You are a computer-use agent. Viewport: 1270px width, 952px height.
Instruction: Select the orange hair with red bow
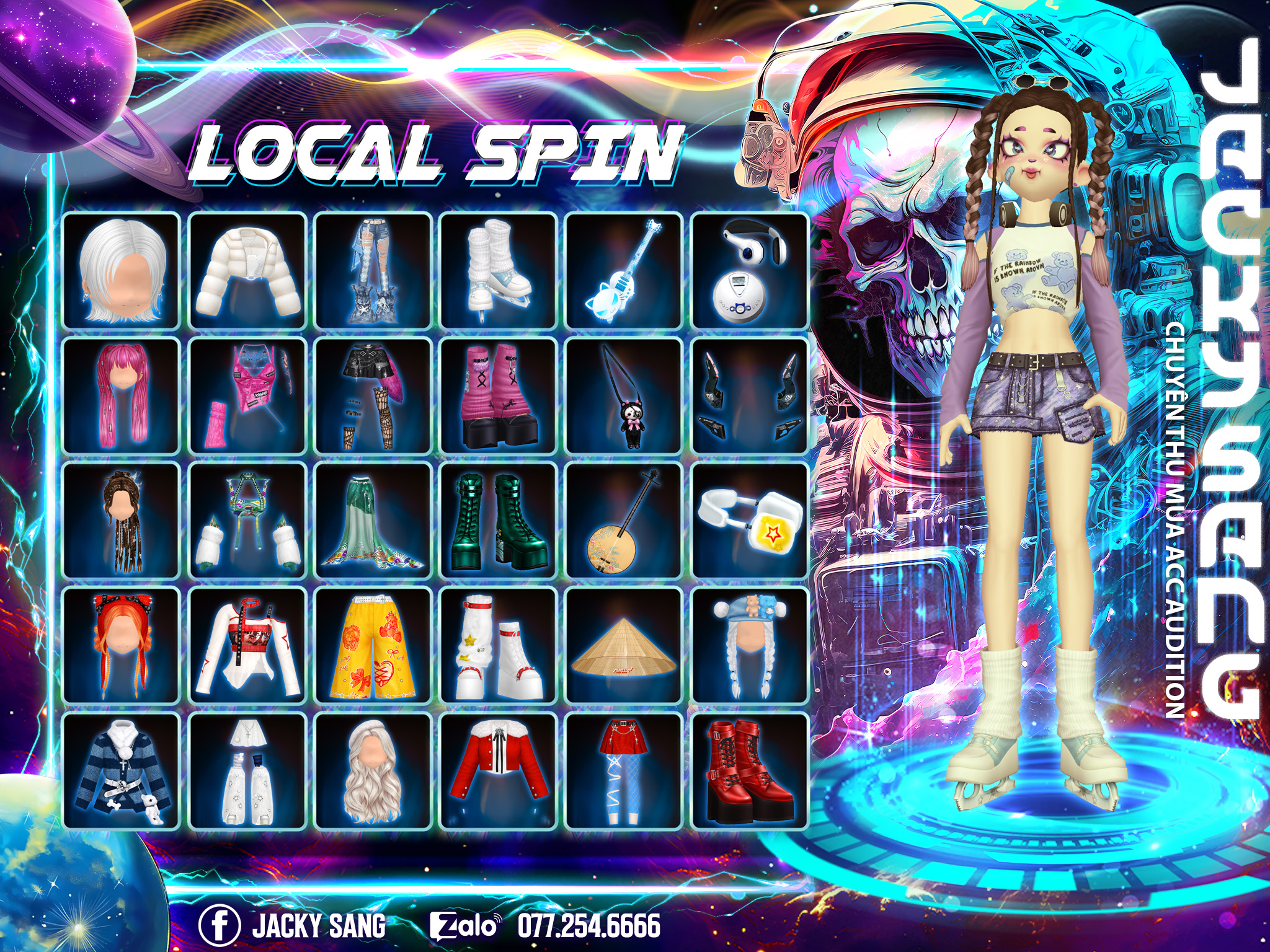coord(122,646)
